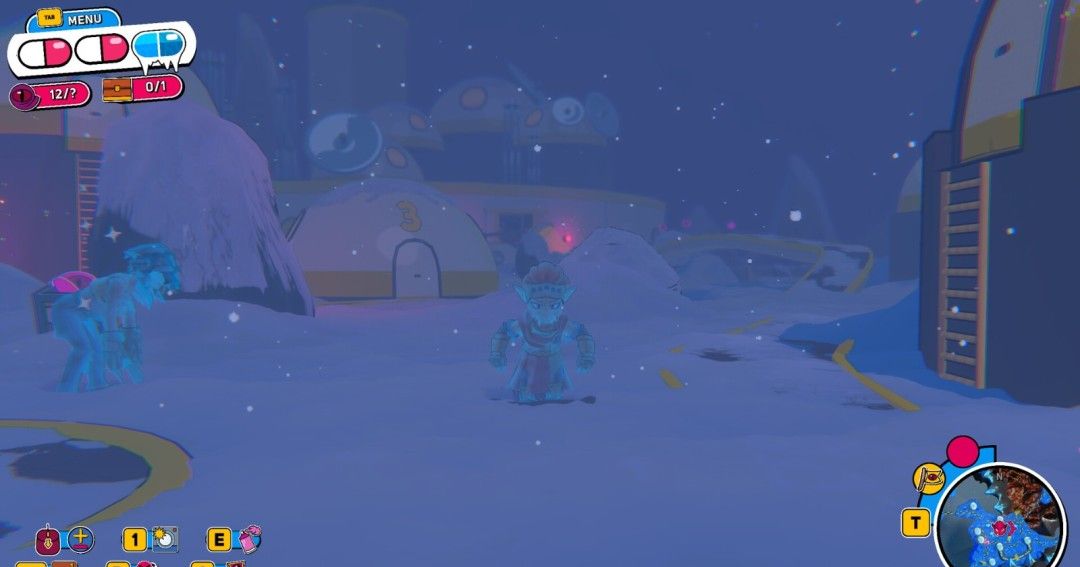Screen dimensions: 1080x567
Task: Click the red eye collectible tracker icon
Action: [x=22, y=96]
